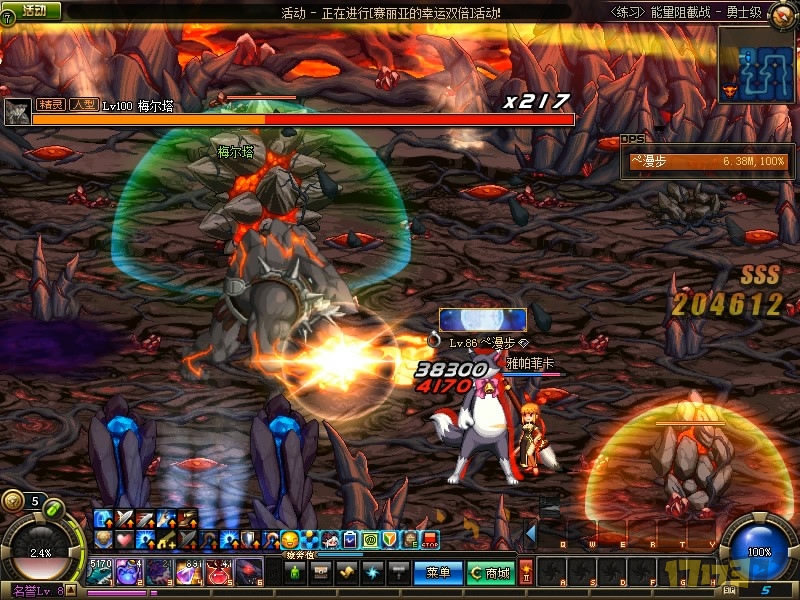Click the gold coin emblem icon

[12, 501]
